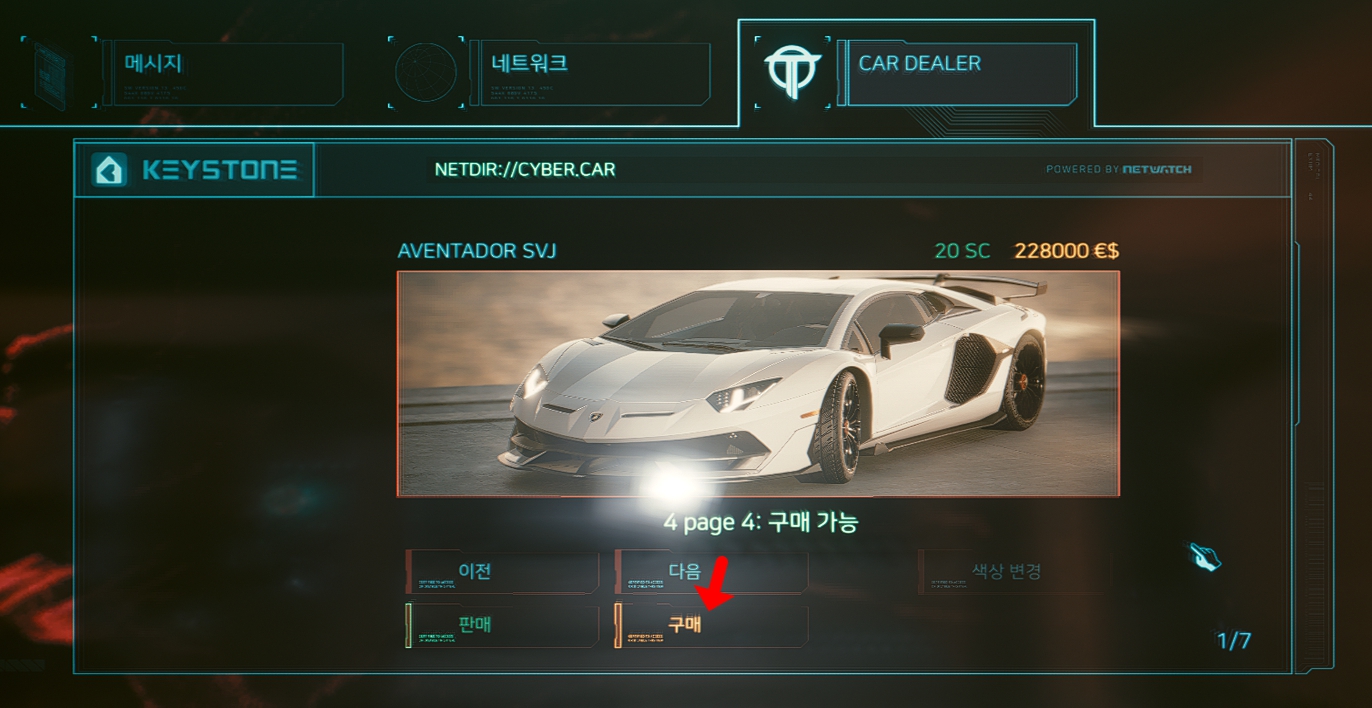Show the next car with 다음
1372x708 pixels.
[x=711, y=572]
